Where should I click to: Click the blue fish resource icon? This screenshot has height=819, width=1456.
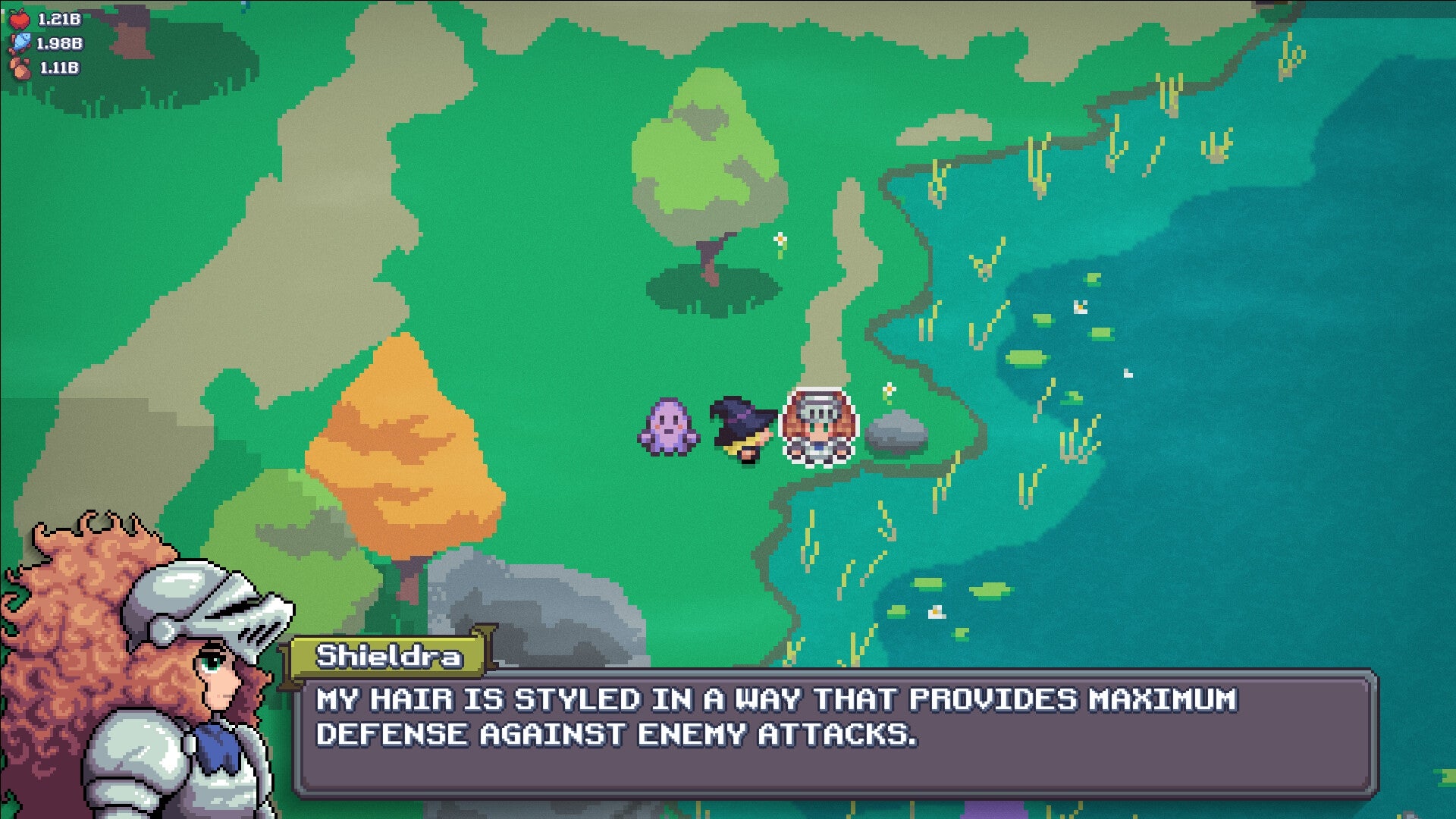pyautogui.click(x=21, y=42)
